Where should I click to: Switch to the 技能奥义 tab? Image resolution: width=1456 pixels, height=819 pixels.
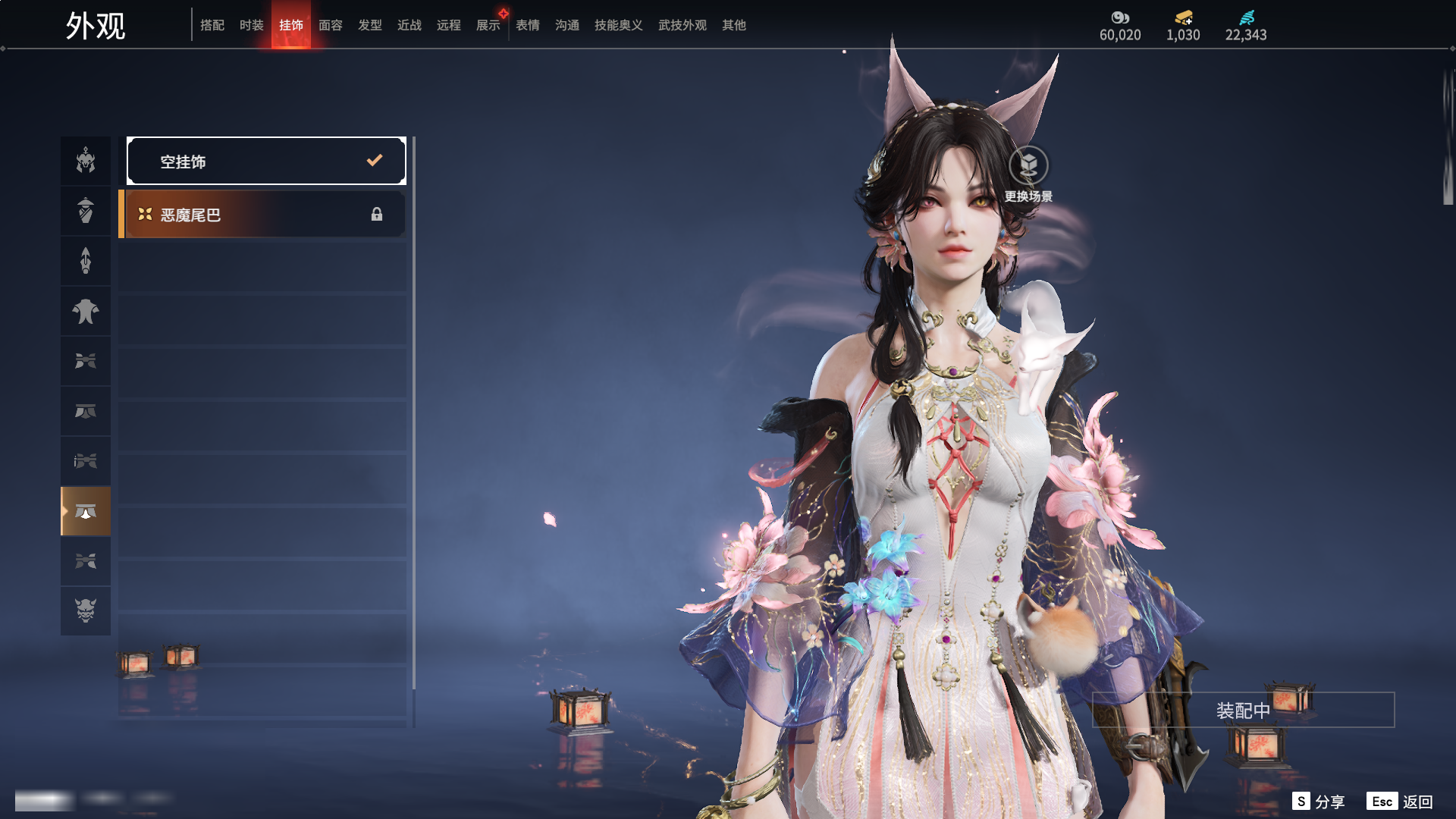(619, 25)
